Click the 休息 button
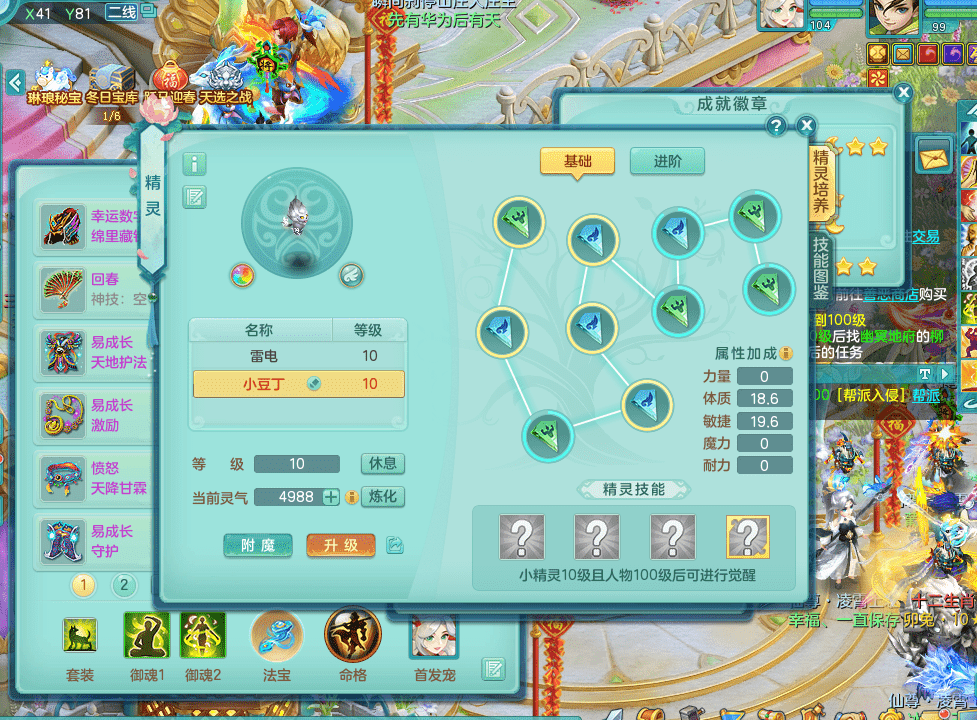 382,464
